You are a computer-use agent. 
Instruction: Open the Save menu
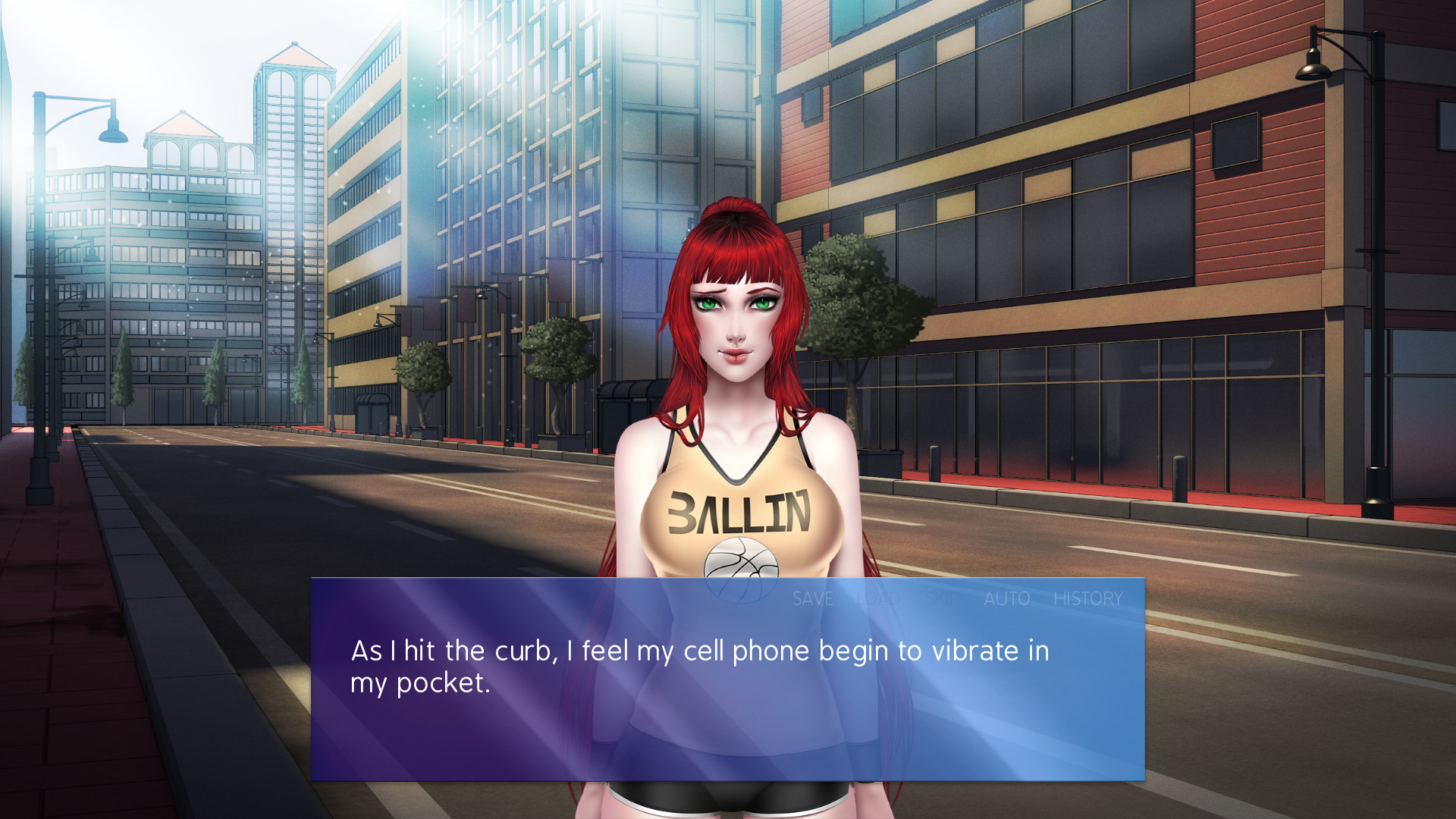click(x=812, y=599)
